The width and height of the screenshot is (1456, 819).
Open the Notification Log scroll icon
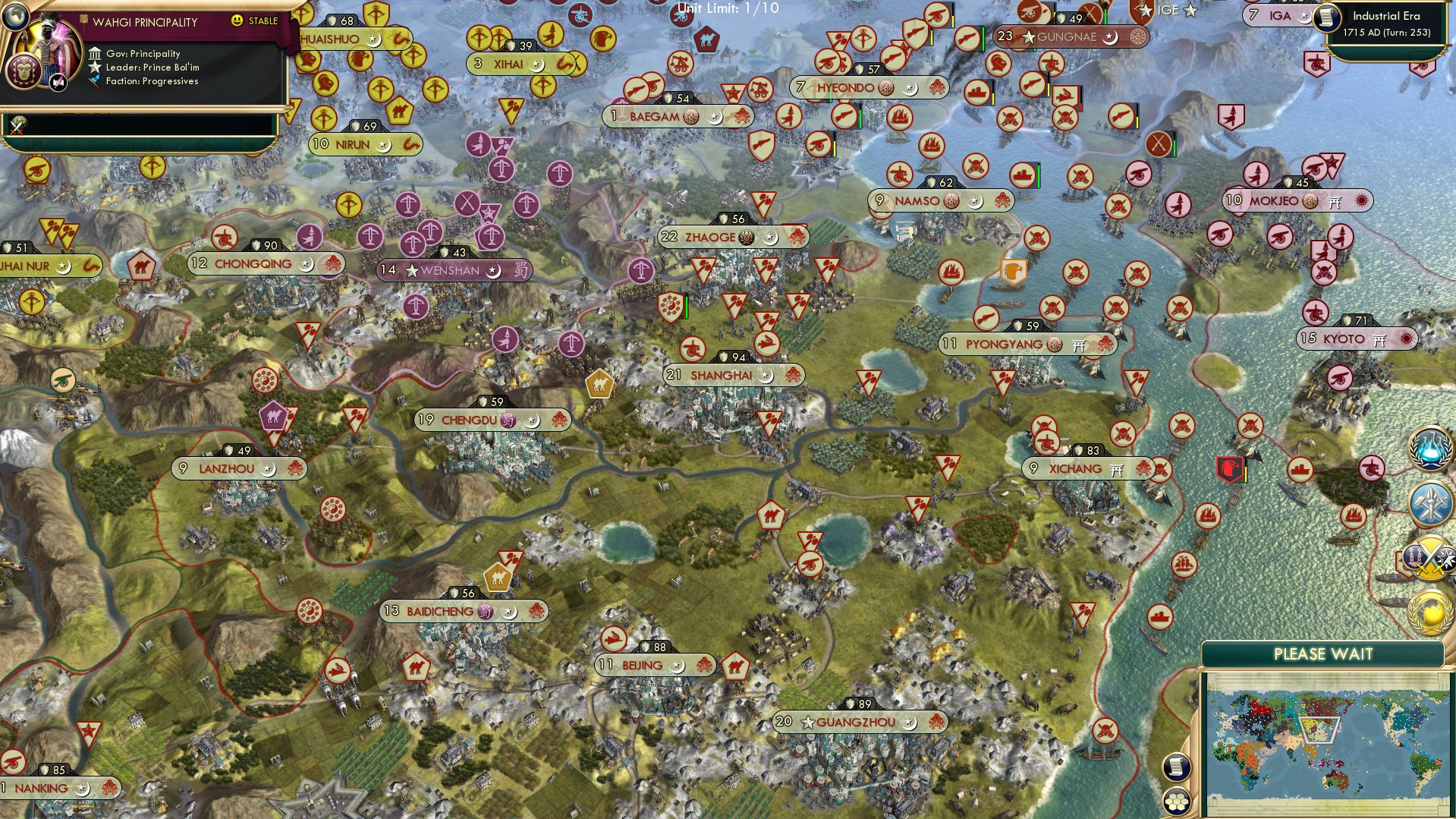pos(1178,767)
